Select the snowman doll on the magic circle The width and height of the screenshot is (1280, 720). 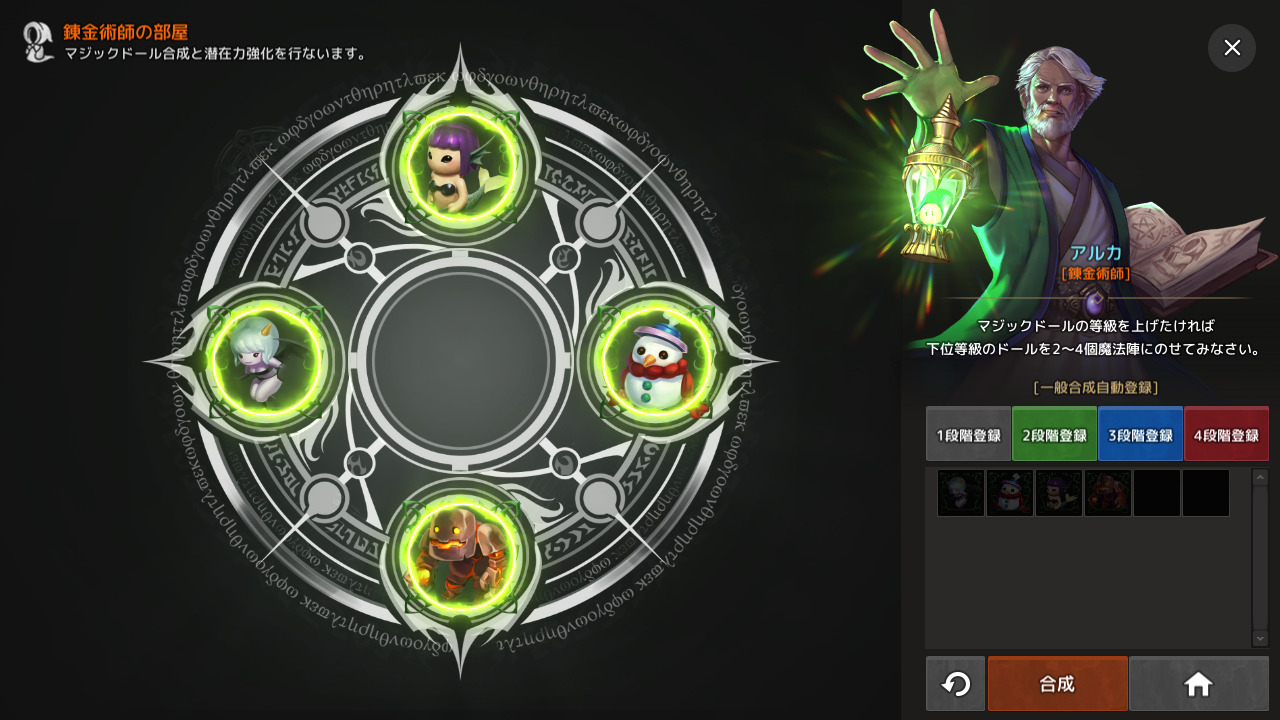pyautogui.click(x=656, y=361)
